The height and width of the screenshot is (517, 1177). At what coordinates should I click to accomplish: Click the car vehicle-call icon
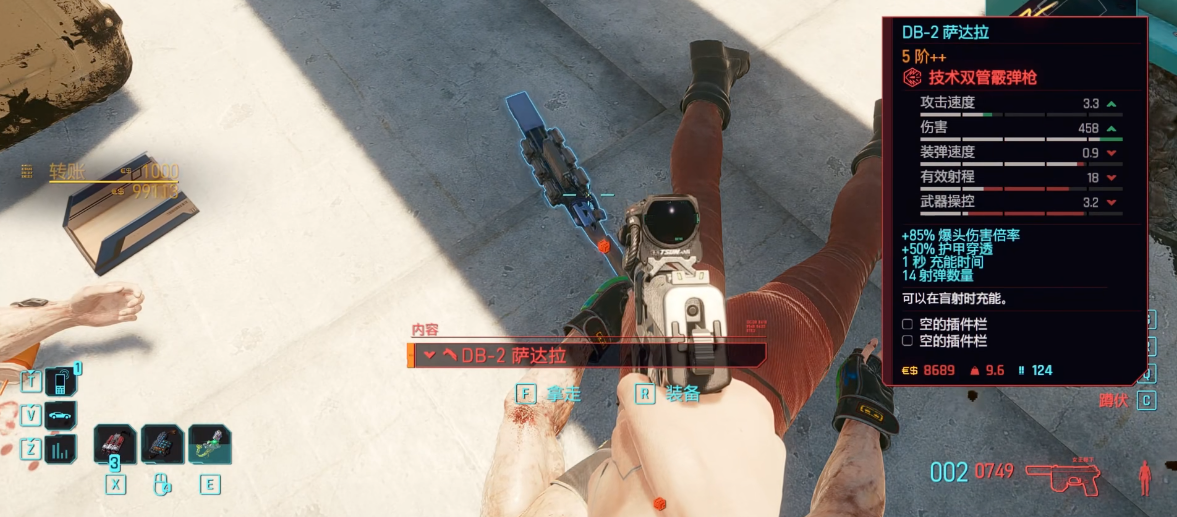[61, 415]
